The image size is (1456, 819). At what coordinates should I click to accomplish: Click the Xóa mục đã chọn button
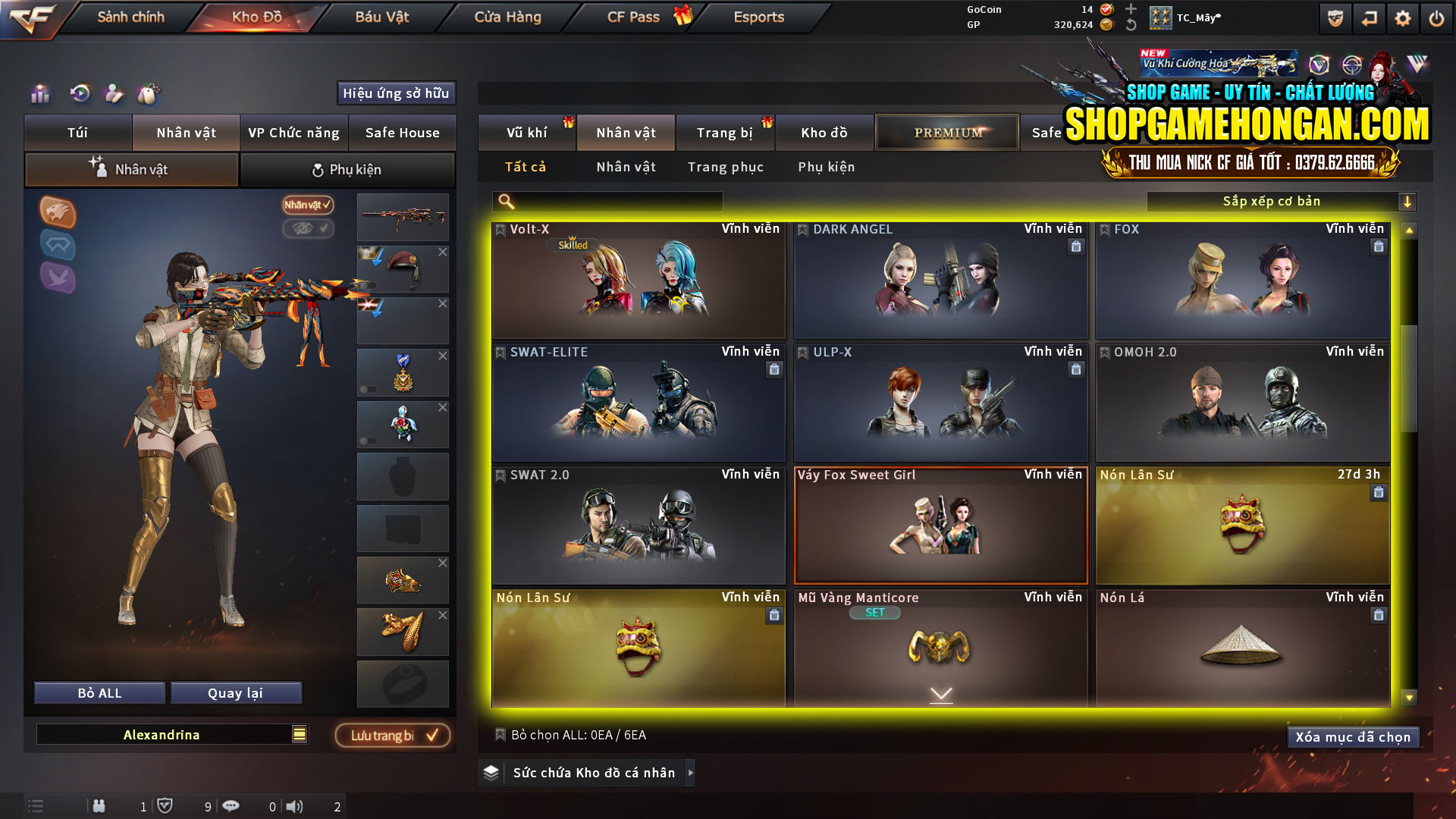(1353, 736)
